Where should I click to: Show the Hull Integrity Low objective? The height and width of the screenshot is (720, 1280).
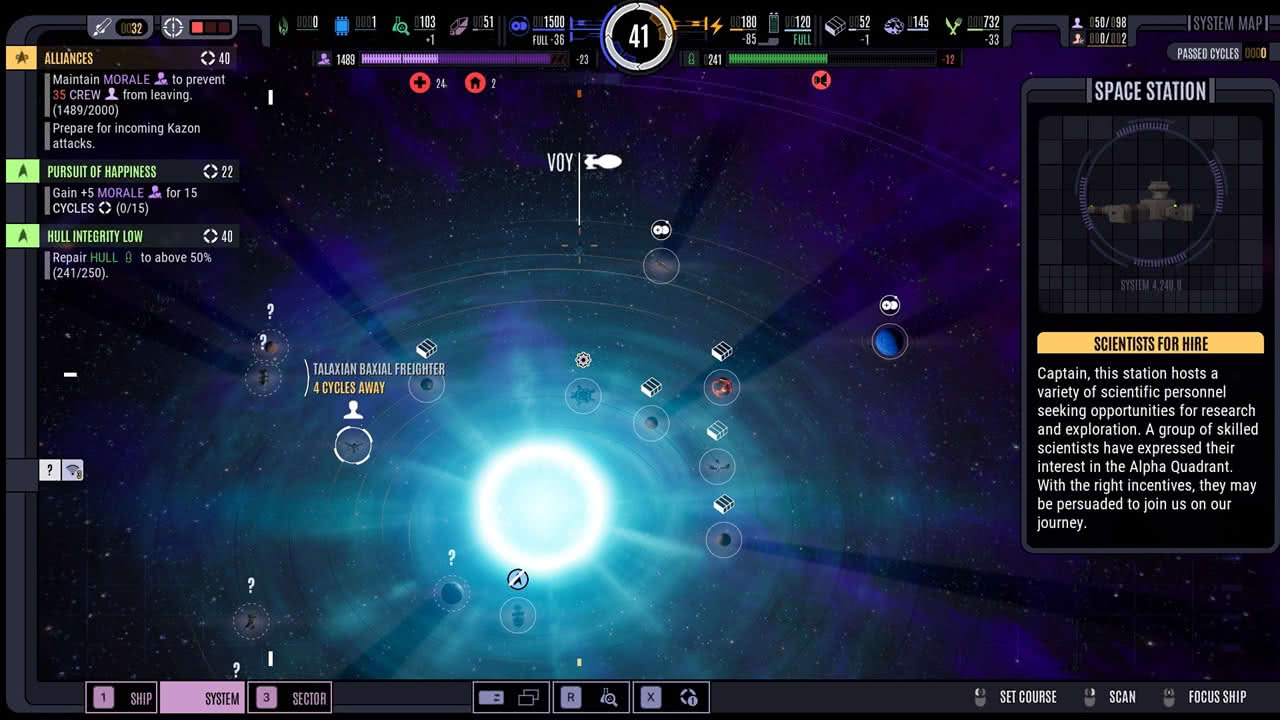pyautogui.click(x=120, y=236)
